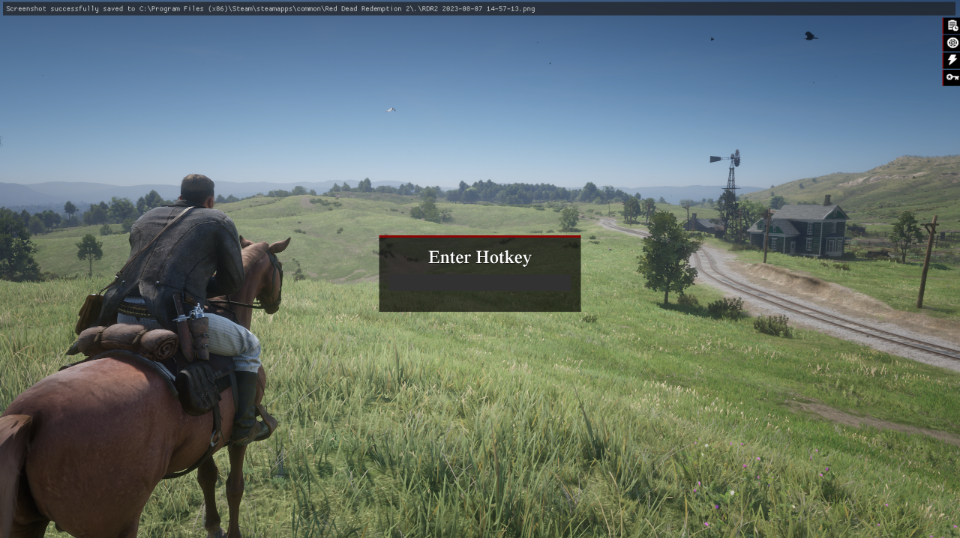960x538 pixels.
Task: Open the key icon in overlay sidebar
Action: coord(951,77)
